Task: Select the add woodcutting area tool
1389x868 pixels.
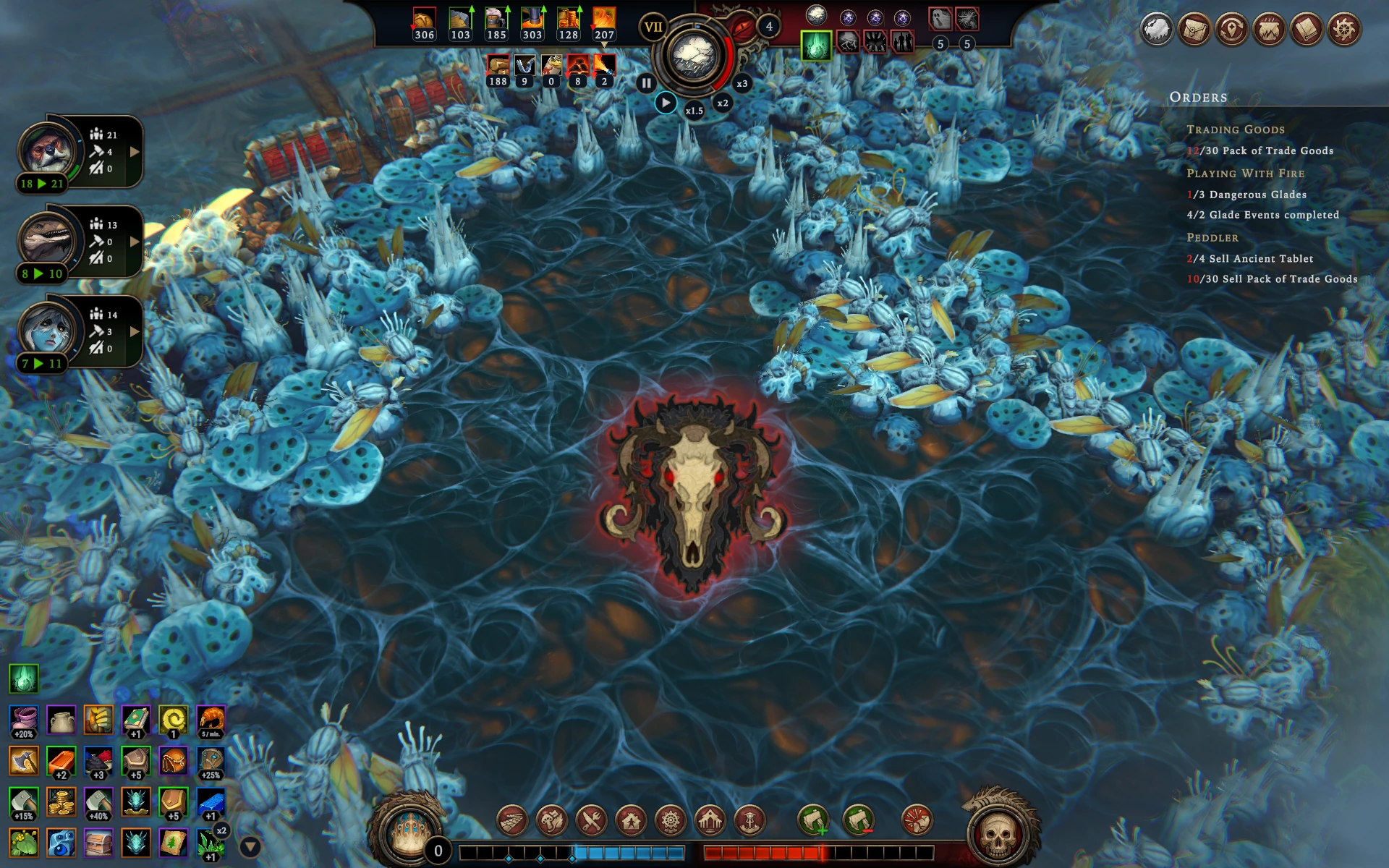Action: pyautogui.click(x=812, y=821)
